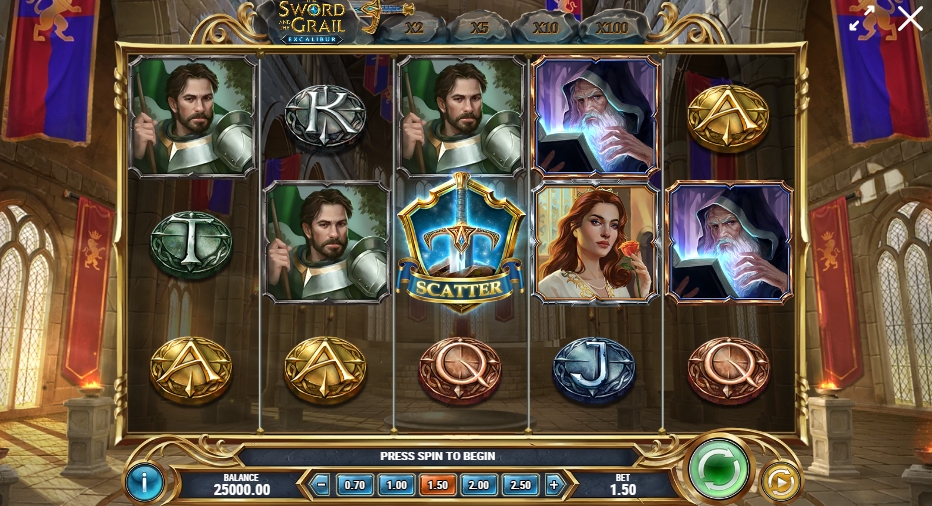Select the 1.50 bet value
The width and height of the screenshot is (932, 506).
click(x=438, y=485)
